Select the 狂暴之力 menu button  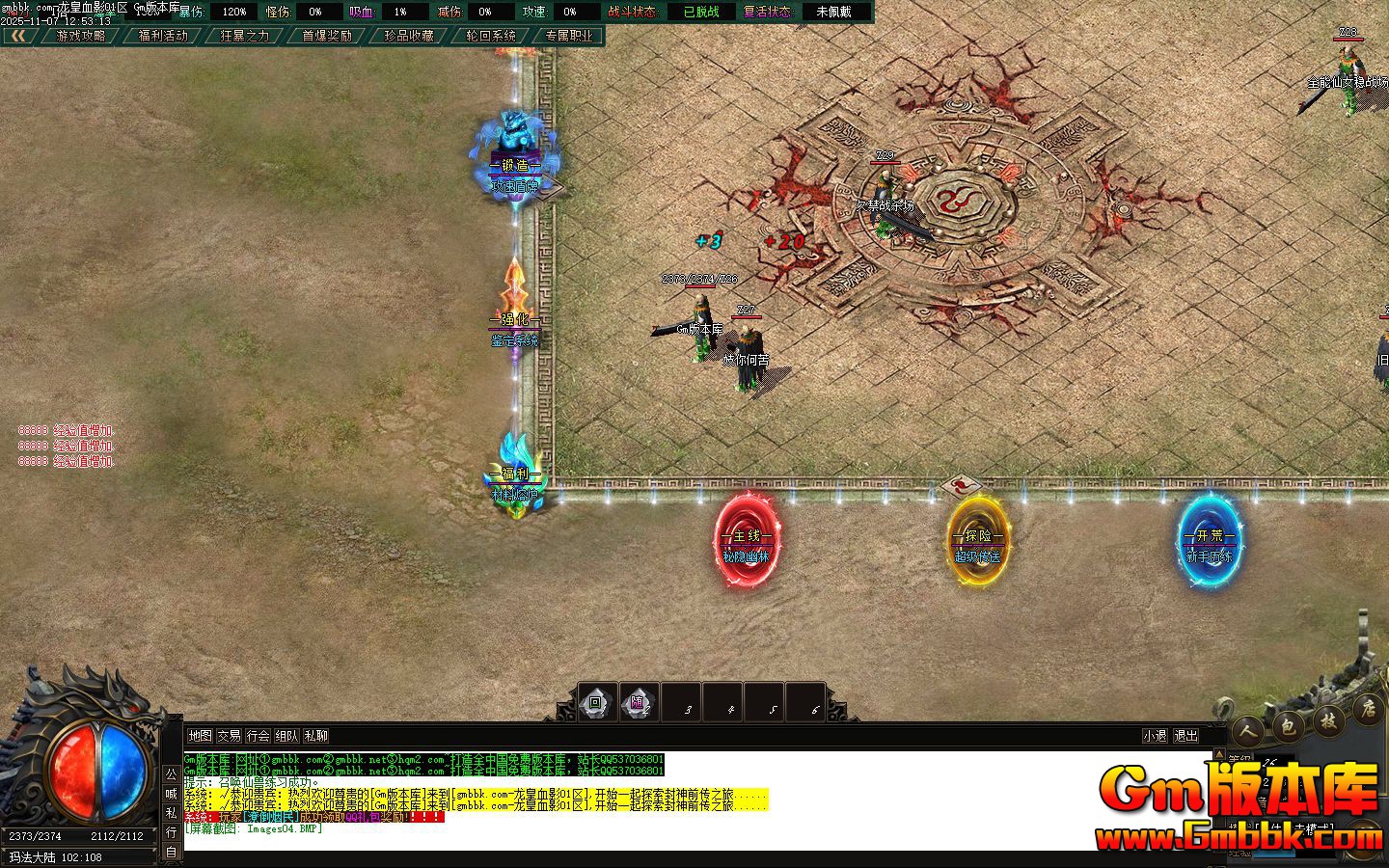pyautogui.click(x=245, y=36)
